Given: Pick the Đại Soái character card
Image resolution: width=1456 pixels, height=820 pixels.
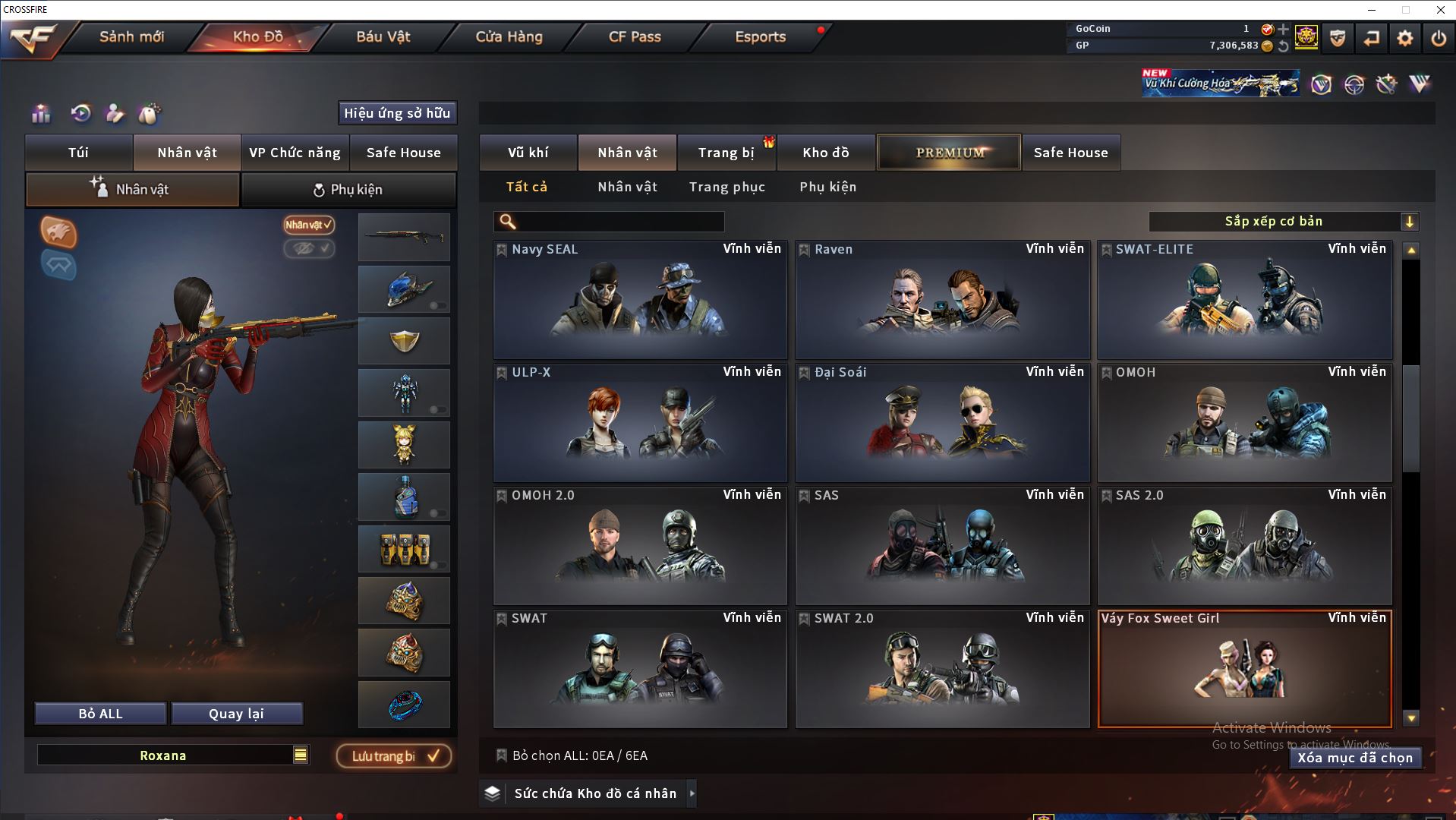Looking at the screenshot, I should (x=942, y=423).
